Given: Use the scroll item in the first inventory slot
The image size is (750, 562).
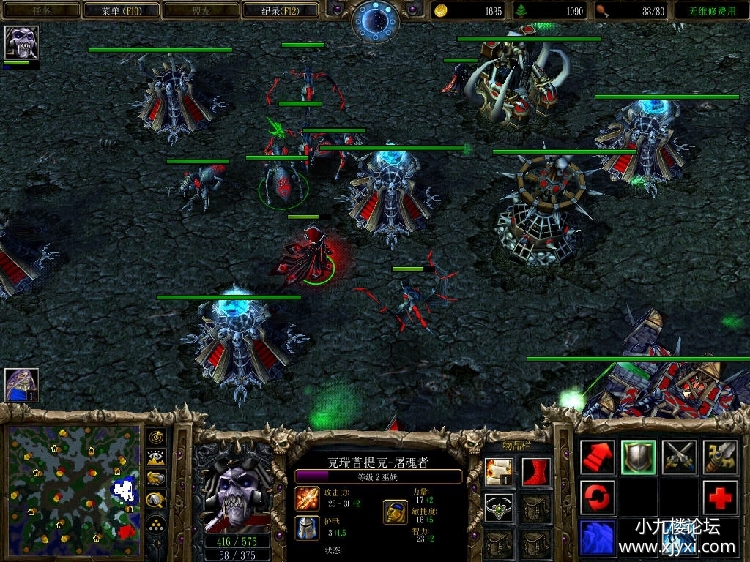Looking at the screenshot, I should pos(498,471).
